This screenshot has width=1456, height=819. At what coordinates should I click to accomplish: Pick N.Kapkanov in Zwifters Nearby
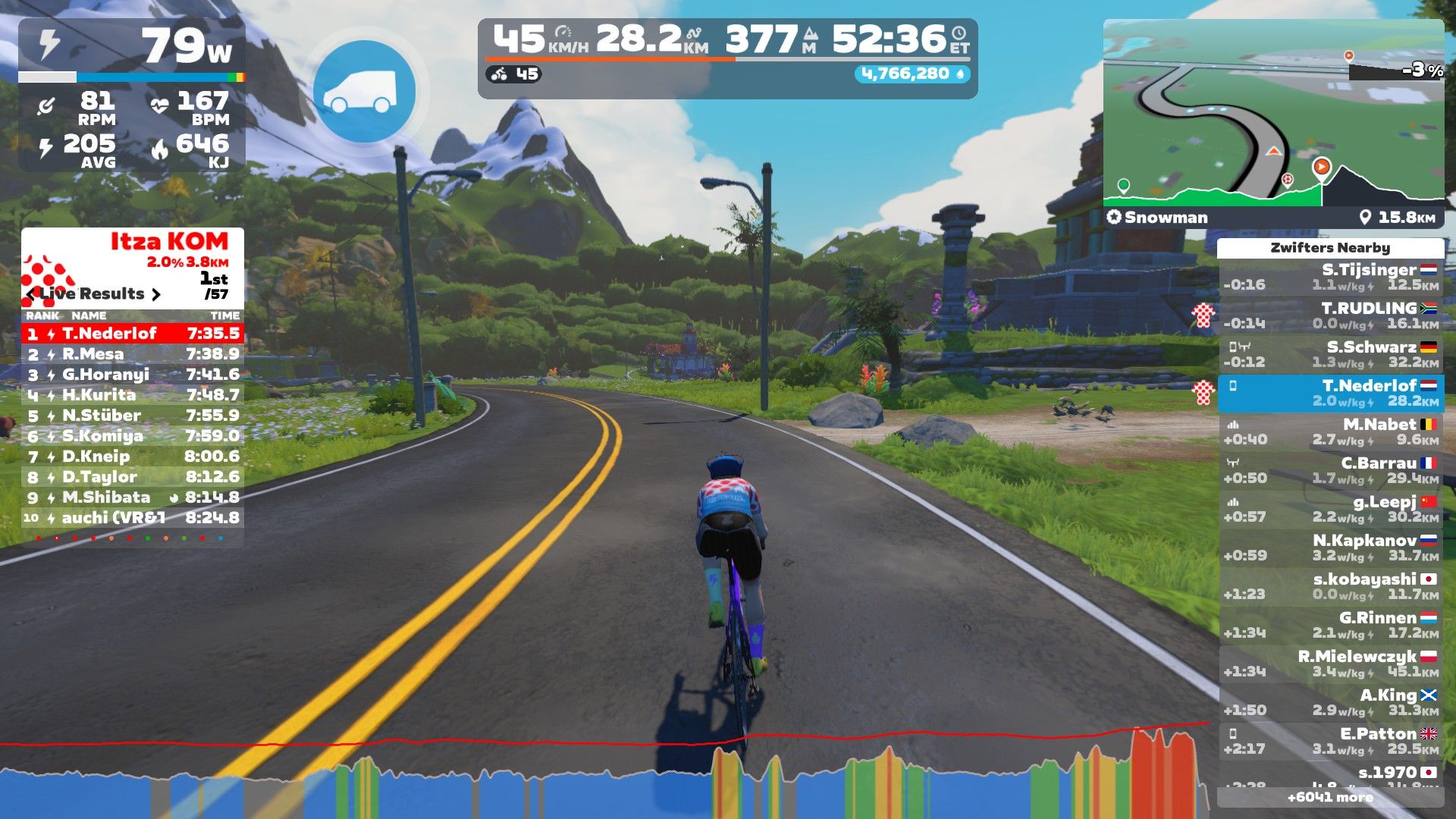point(1331,548)
